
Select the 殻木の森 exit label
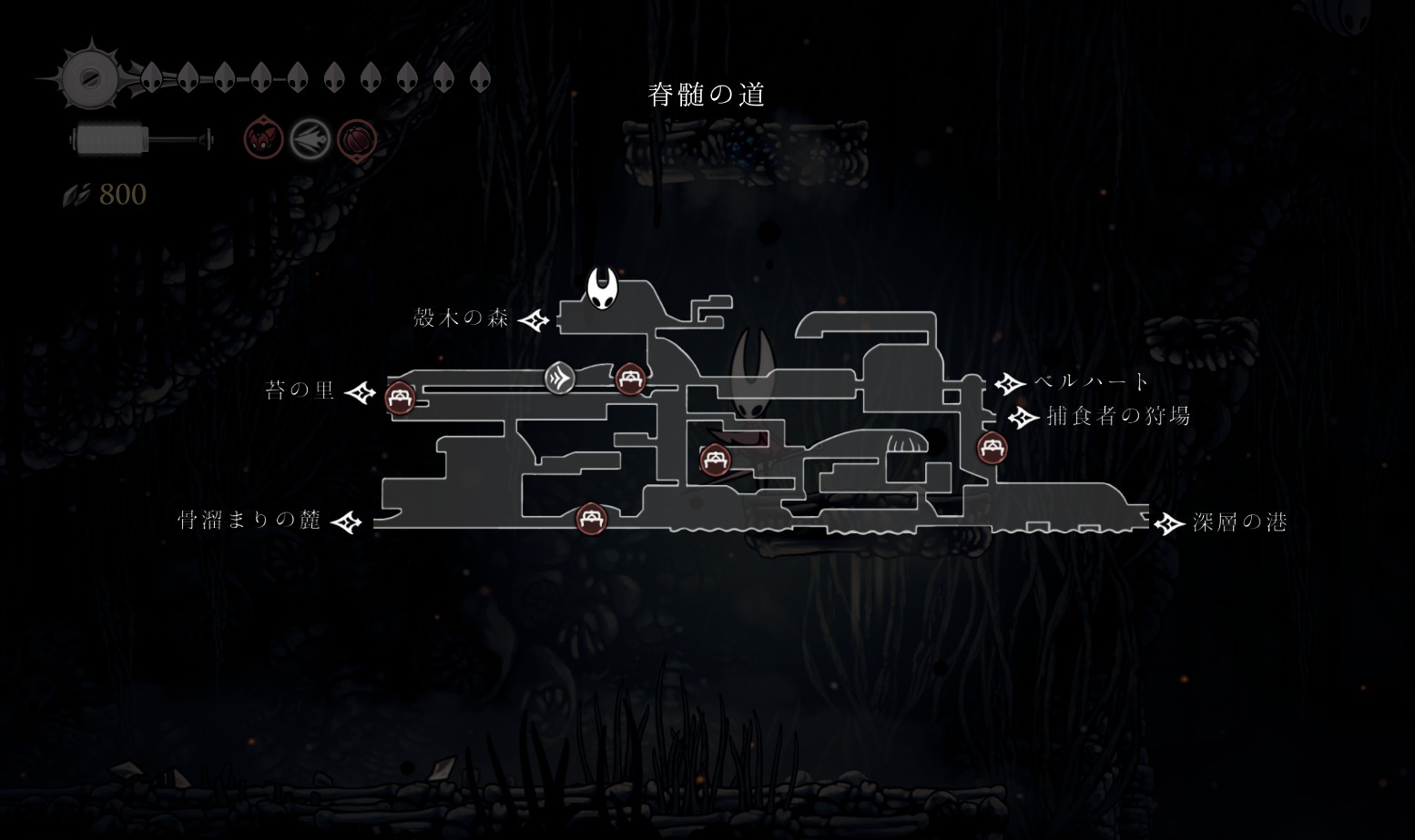461,318
